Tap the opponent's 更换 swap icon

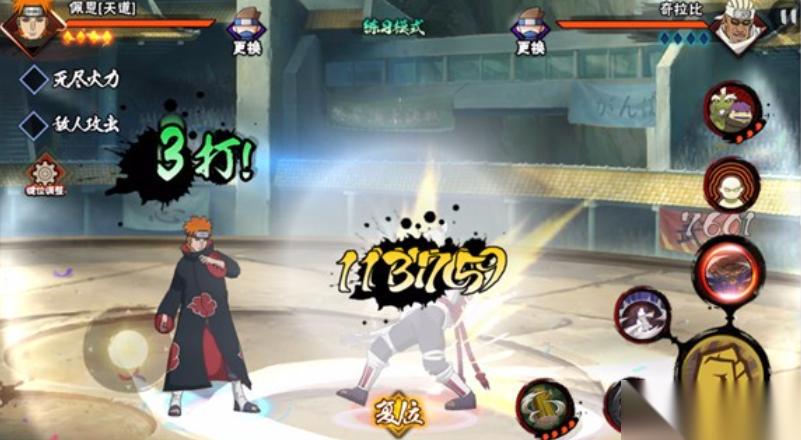tap(530, 30)
